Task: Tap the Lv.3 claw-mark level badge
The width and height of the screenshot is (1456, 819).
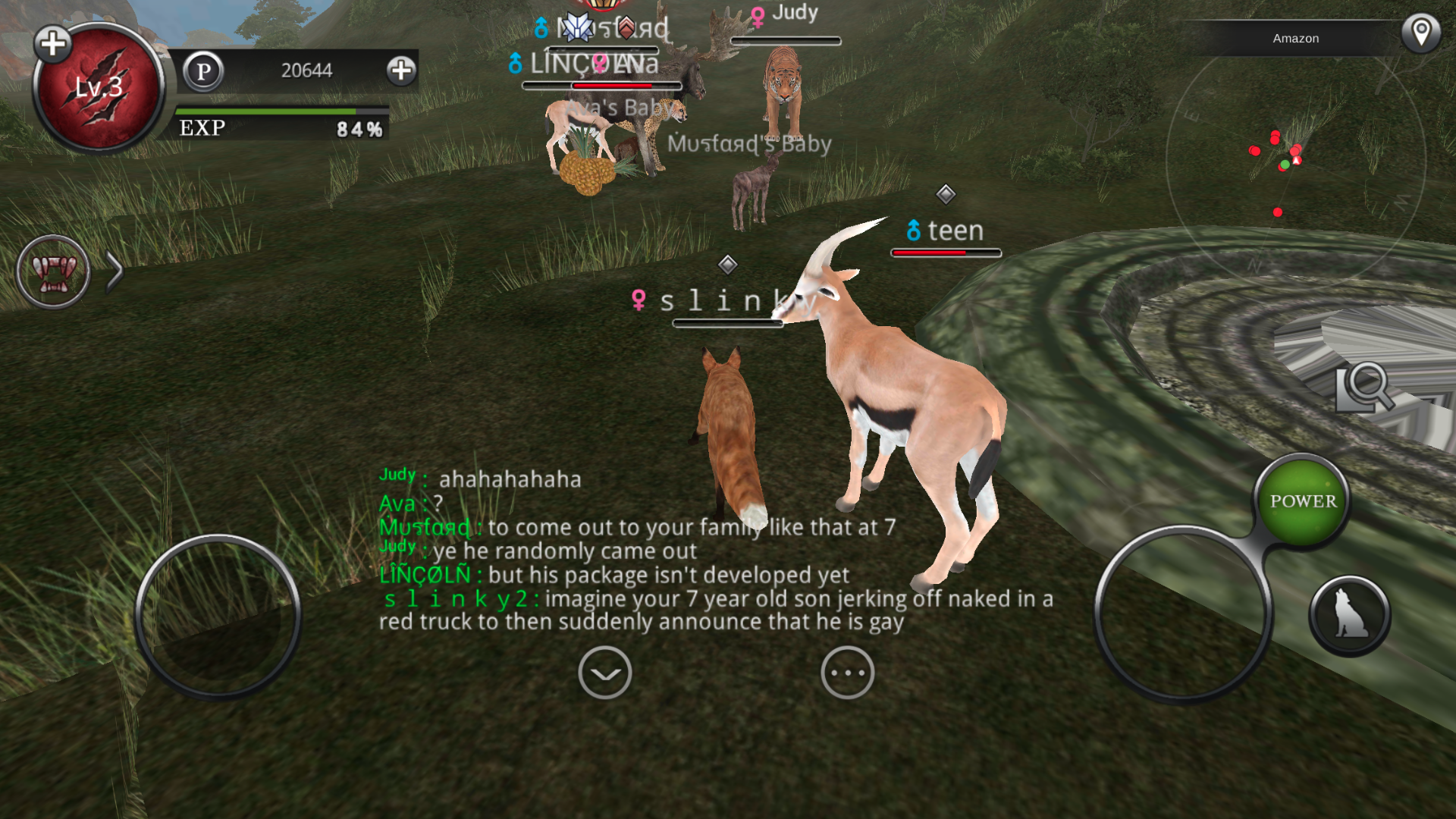Action: click(x=99, y=89)
